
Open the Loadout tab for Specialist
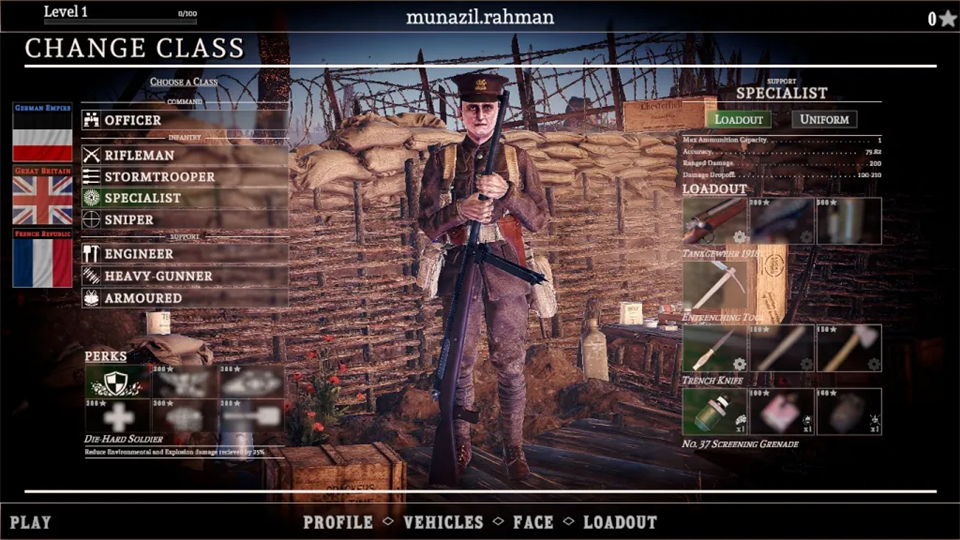click(x=740, y=119)
